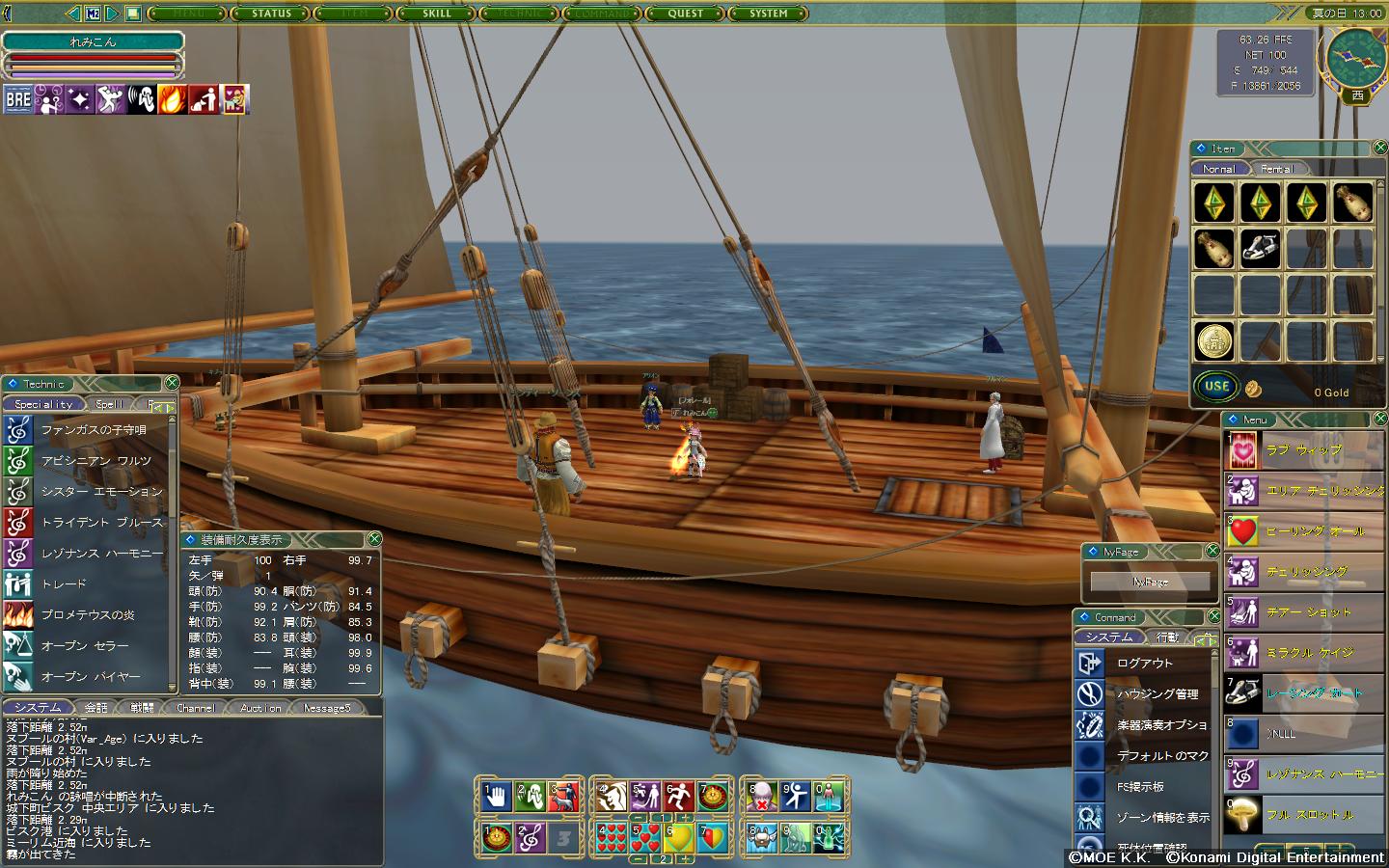Image resolution: width=1389 pixels, height=868 pixels.
Task: Choose the プロメテウスの炎 technic
Action: pos(87,615)
